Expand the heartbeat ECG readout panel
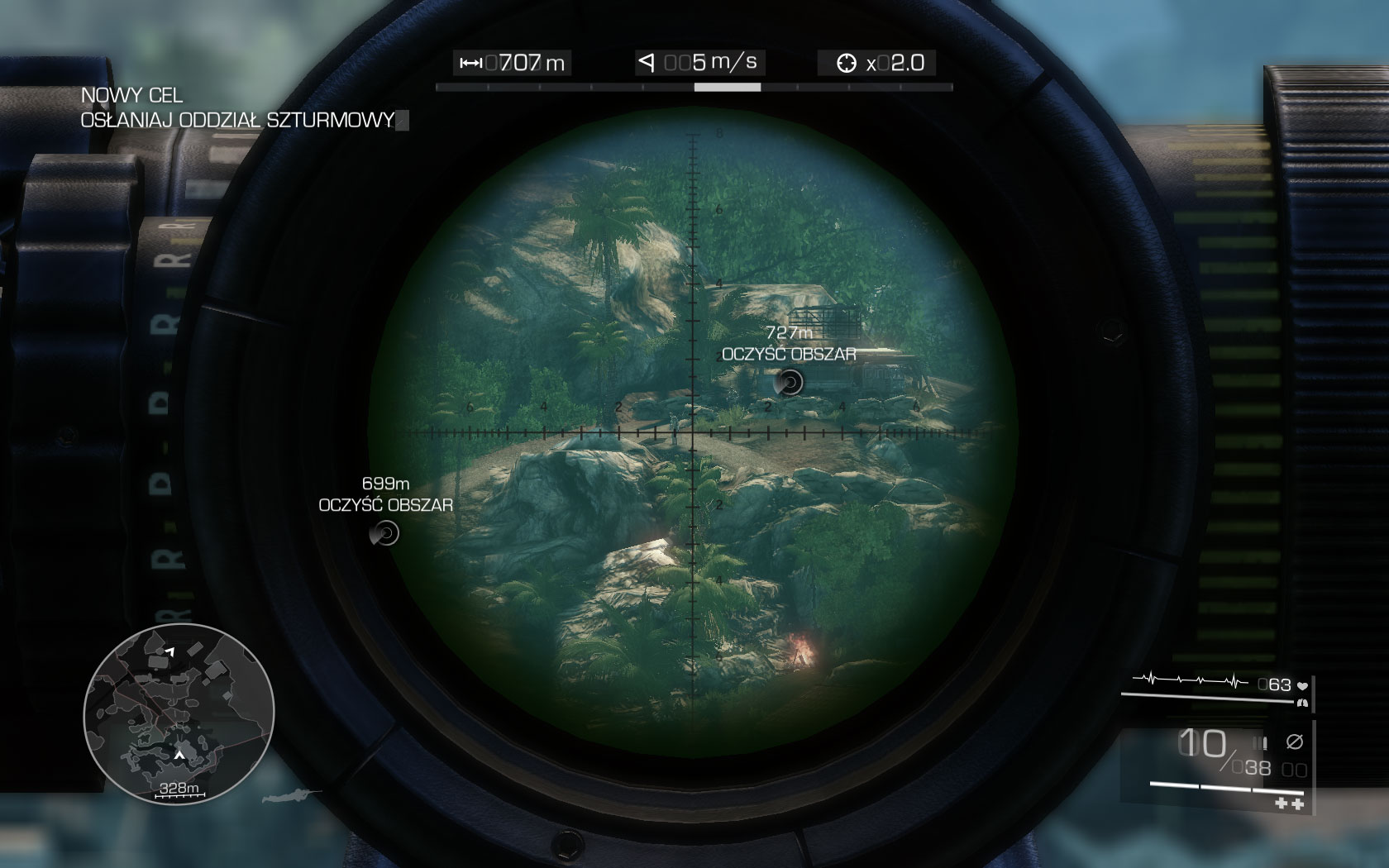The width and height of the screenshot is (1389, 868). [1191, 680]
